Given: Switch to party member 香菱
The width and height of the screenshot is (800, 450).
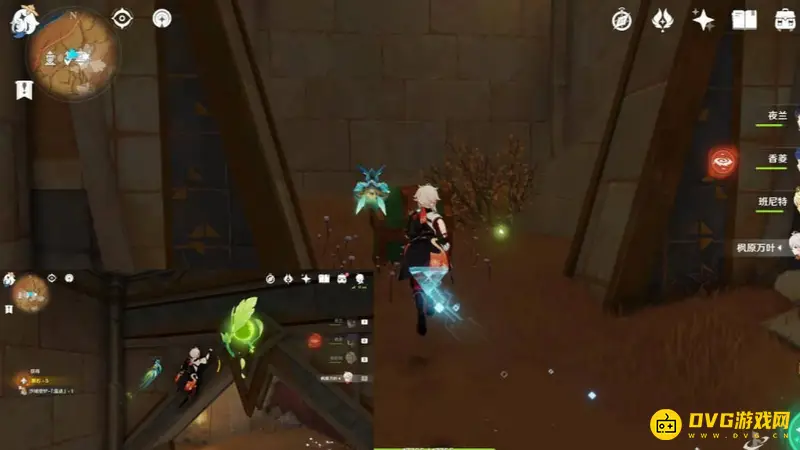Looking at the screenshot, I should [x=777, y=160].
